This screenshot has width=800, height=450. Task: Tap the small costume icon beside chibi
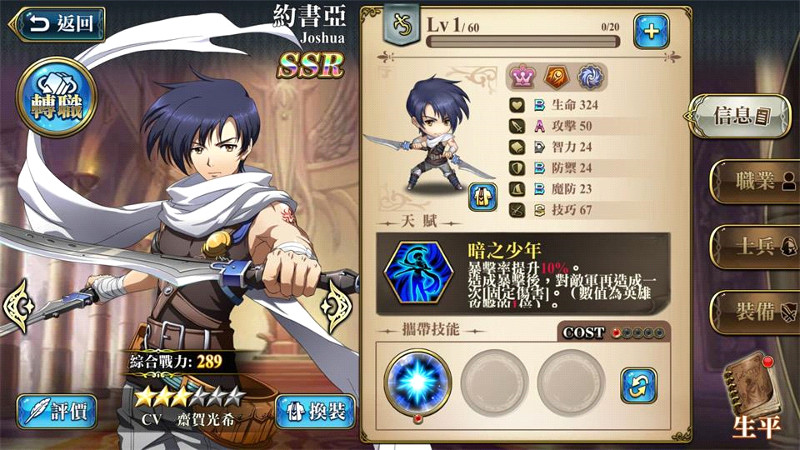483,196
